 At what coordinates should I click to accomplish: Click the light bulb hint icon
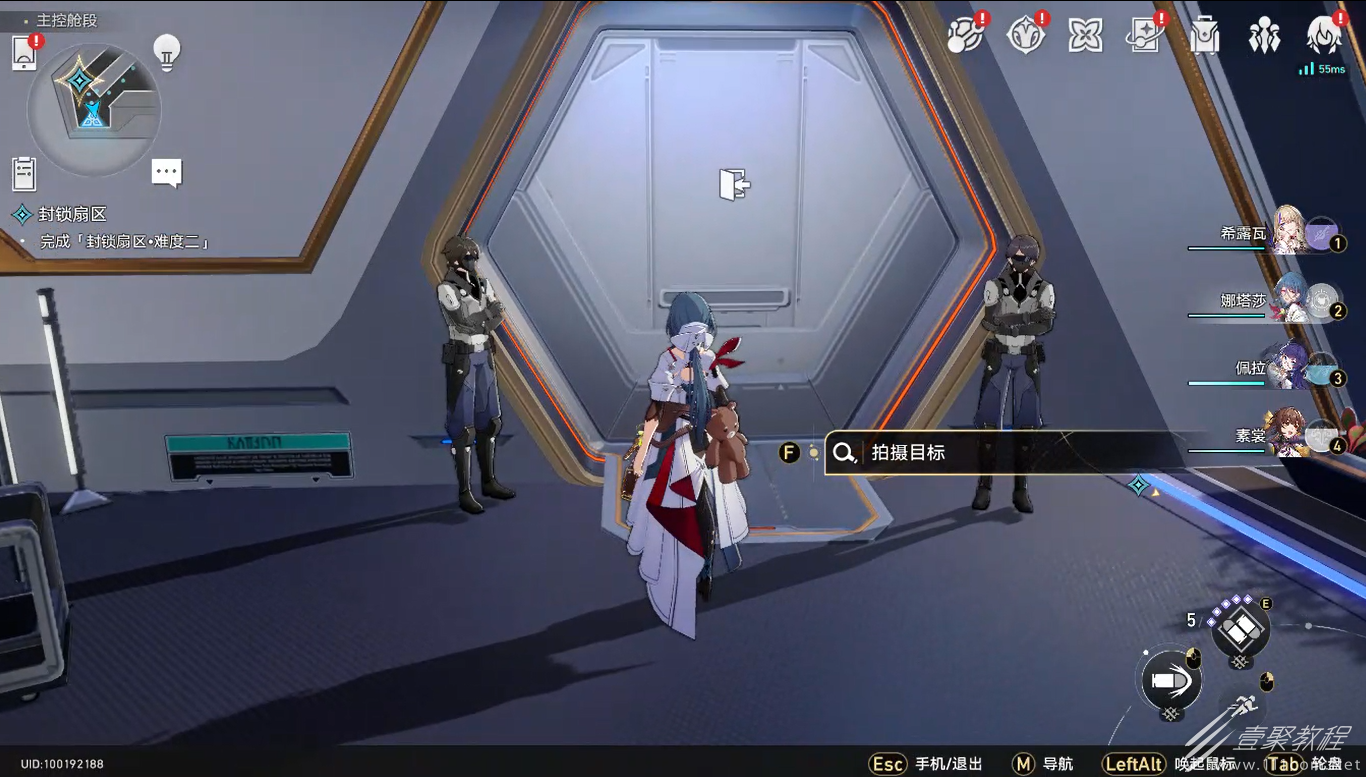(x=166, y=50)
